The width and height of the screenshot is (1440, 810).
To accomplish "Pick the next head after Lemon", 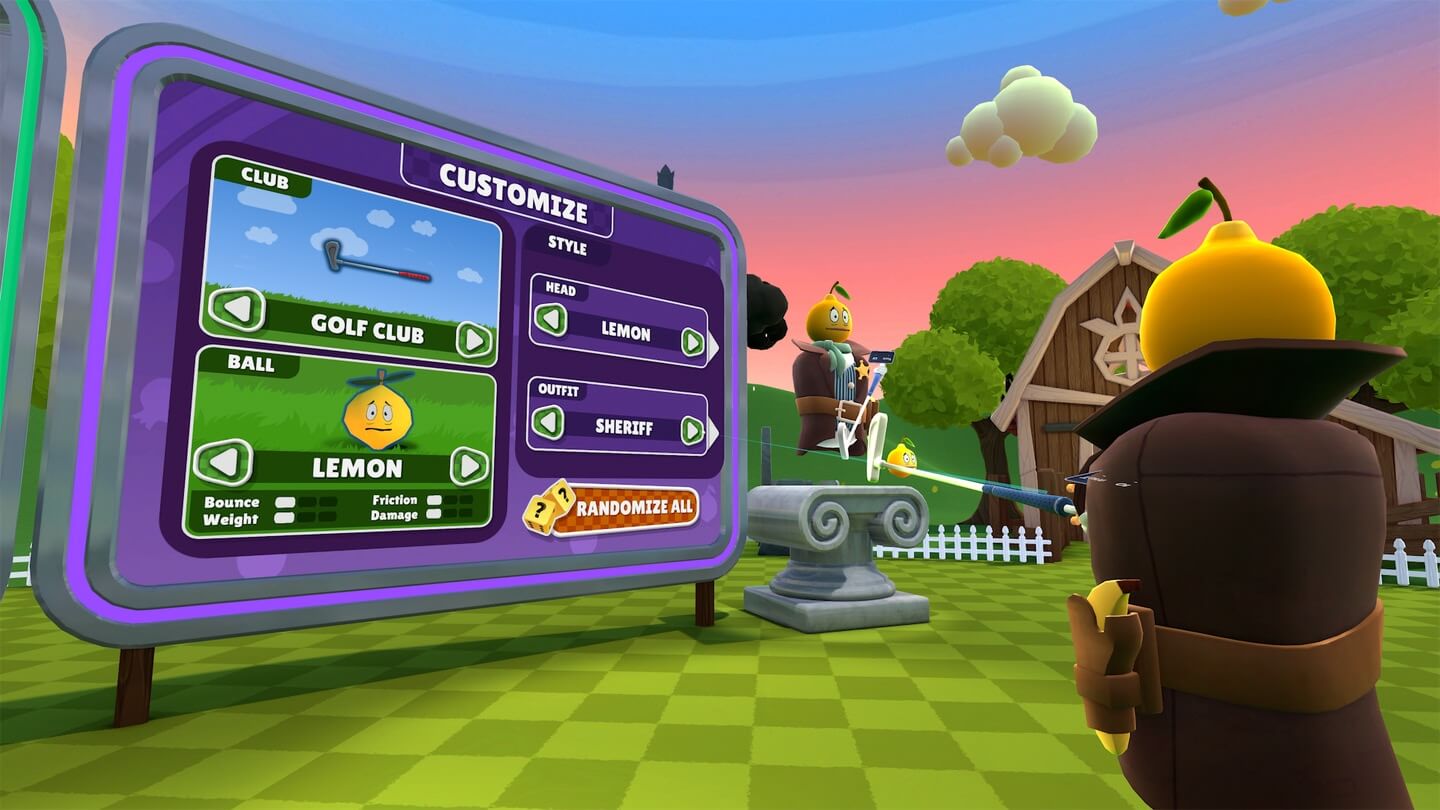I will pos(692,342).
